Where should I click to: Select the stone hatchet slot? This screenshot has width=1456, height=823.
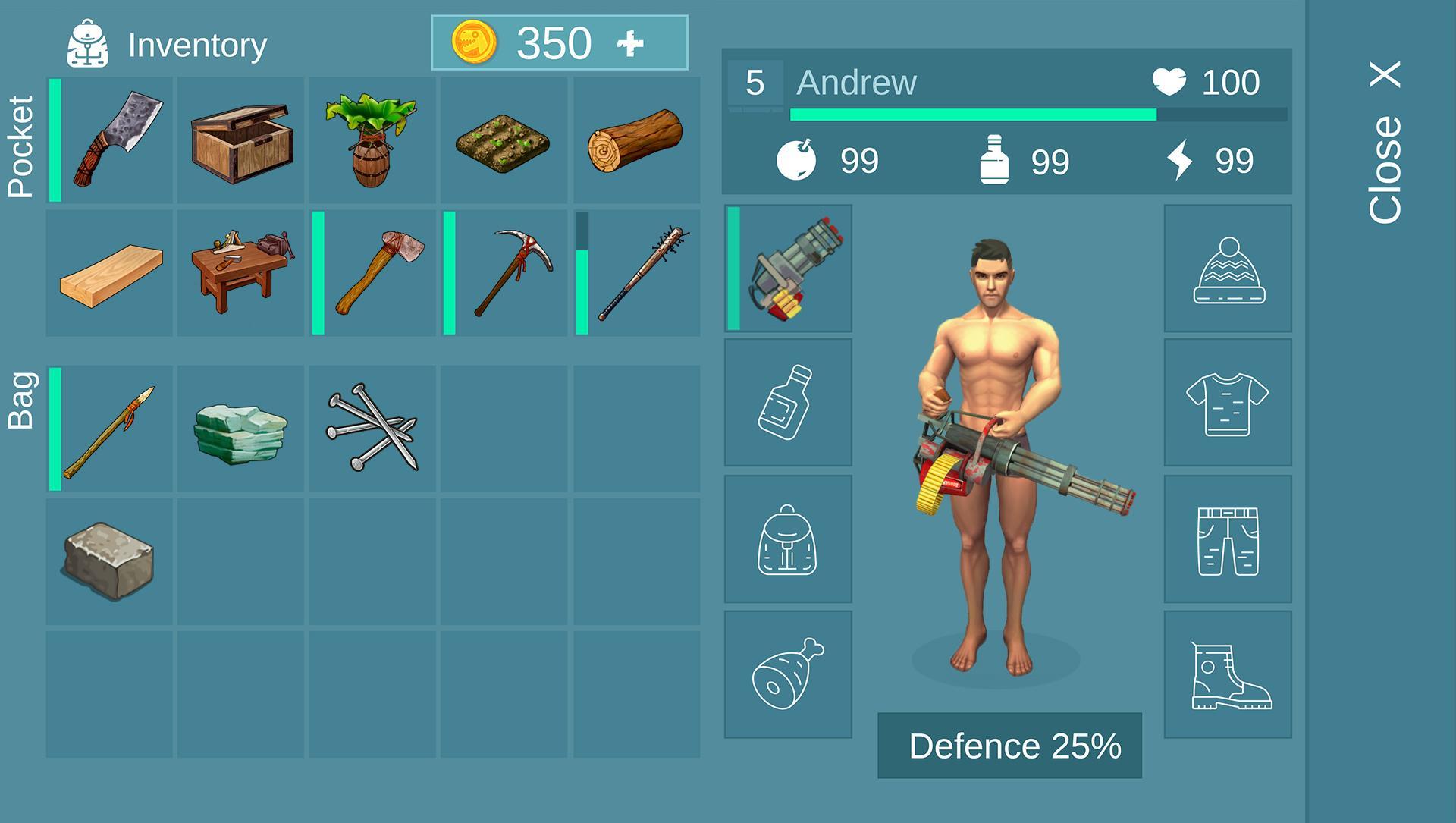[x=373, y=274]
